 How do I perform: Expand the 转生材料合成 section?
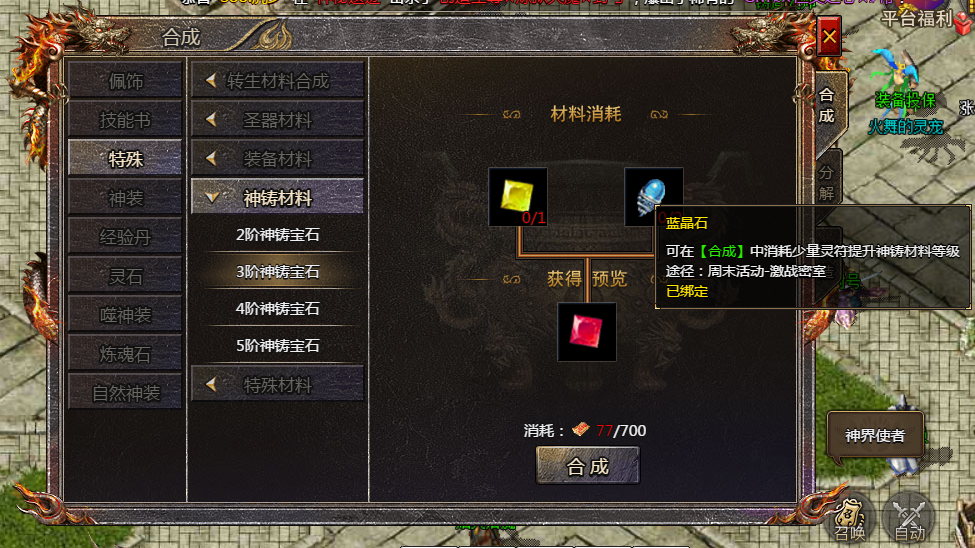point(277,81)
